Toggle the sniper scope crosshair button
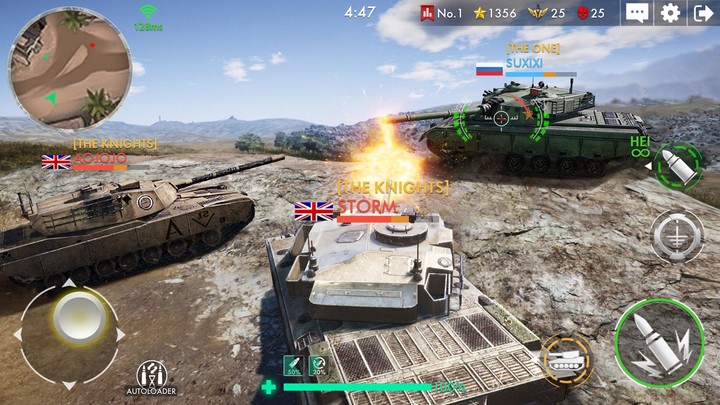 tap(677, 236)
